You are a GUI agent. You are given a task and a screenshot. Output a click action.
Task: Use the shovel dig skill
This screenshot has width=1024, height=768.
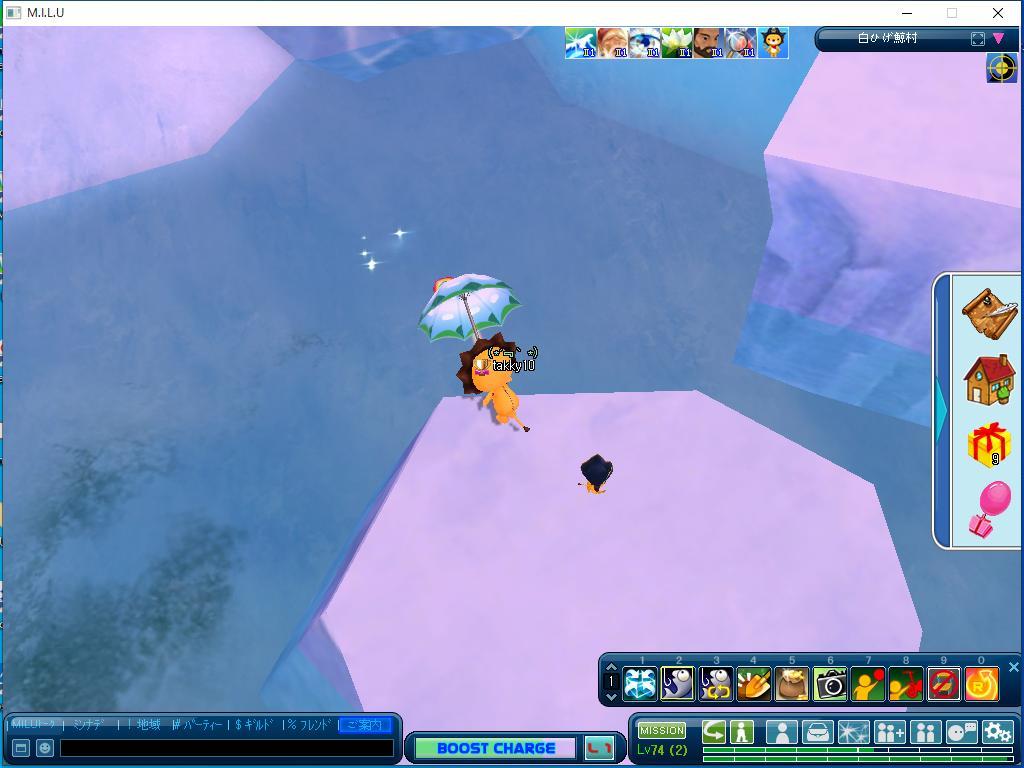(x=753, y=684)
